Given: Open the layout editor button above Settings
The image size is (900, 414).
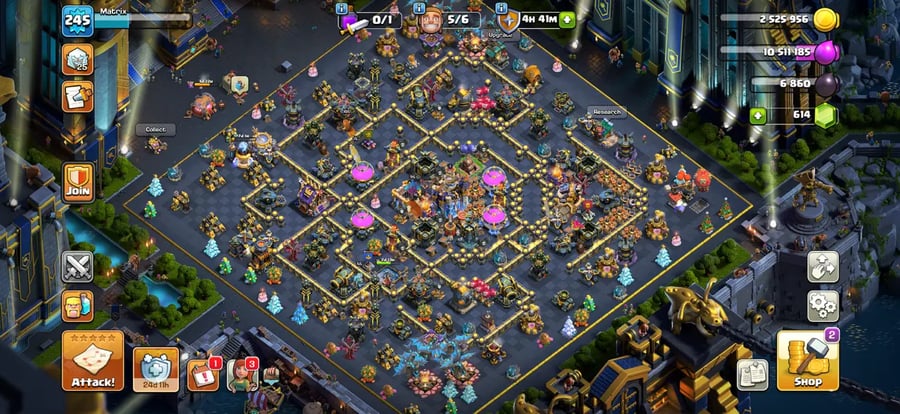Looking at the screenshot, I should click(x=823, y=267).
